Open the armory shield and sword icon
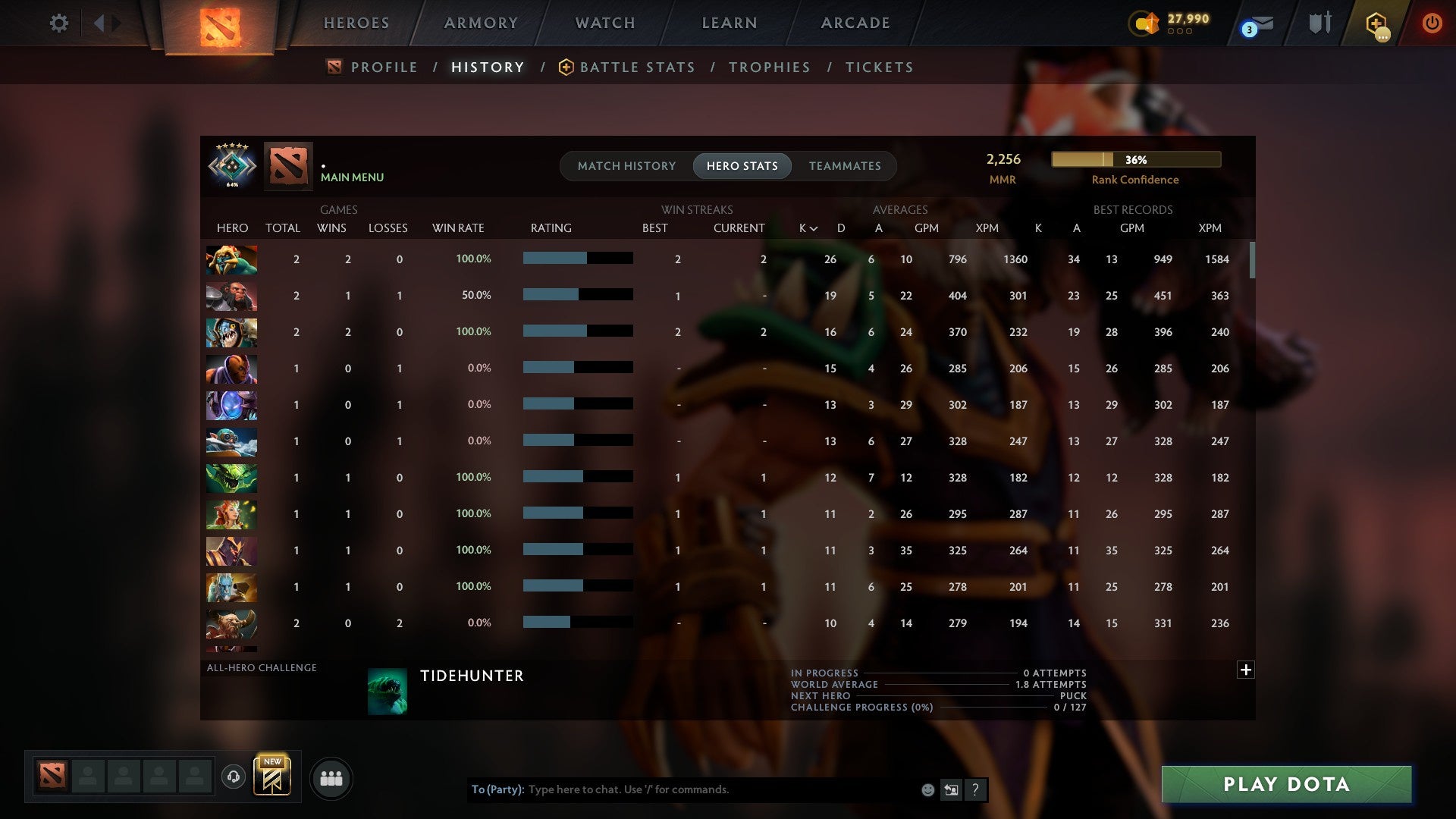1456x819 pixels. click(x=1319, y=22)
